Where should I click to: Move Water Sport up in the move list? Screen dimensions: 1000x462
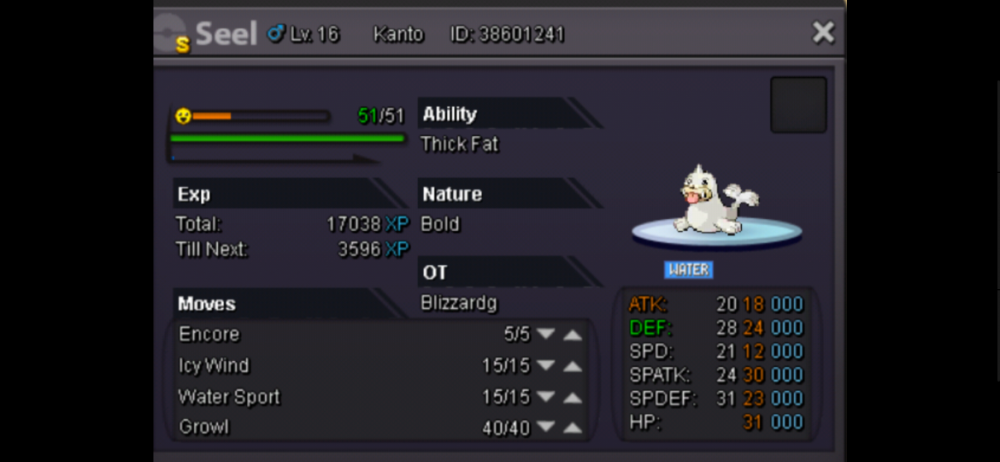coord(572,397)
